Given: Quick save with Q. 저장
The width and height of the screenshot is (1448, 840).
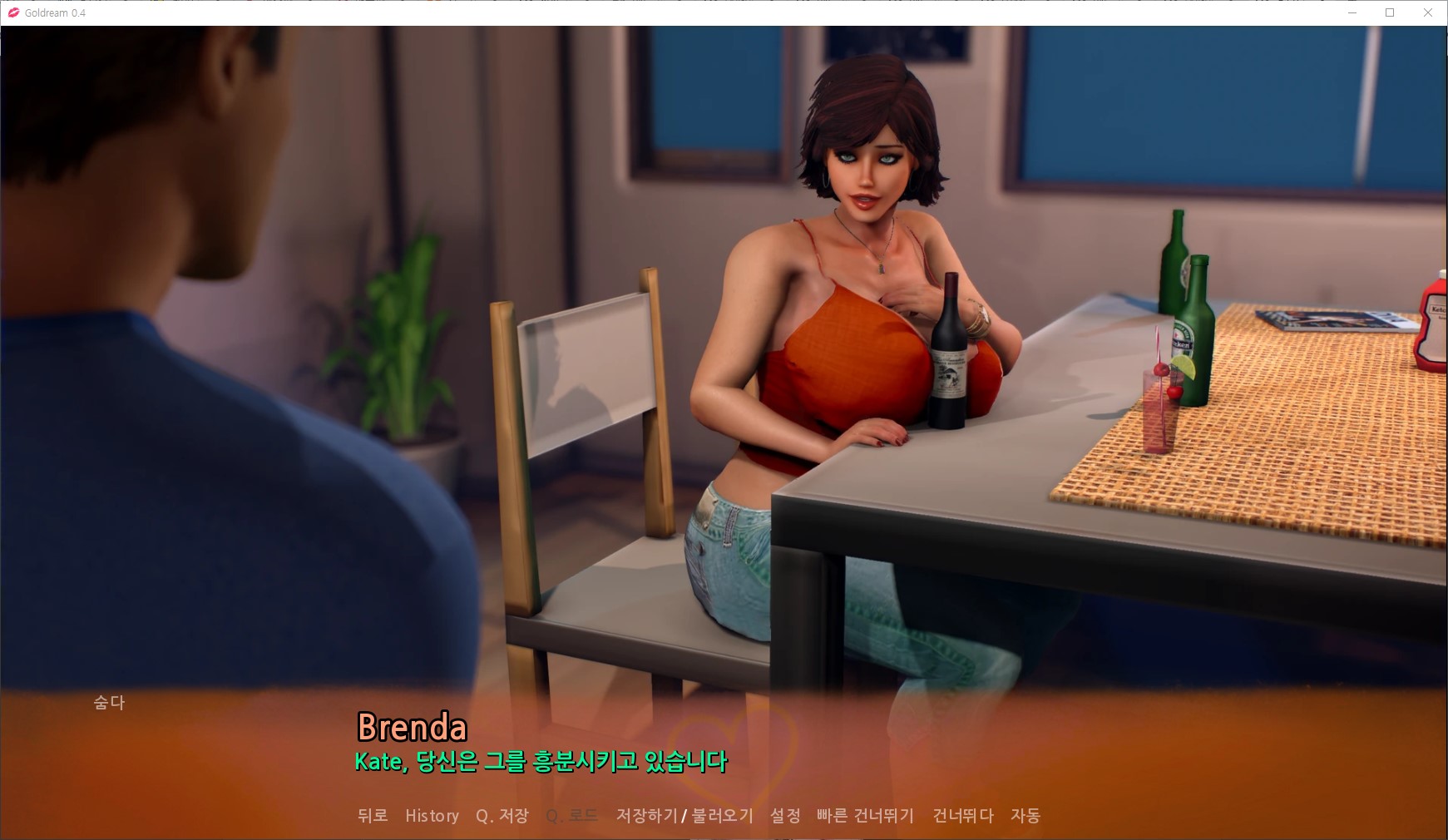Looking at the screenshot, I should point(502,816).
